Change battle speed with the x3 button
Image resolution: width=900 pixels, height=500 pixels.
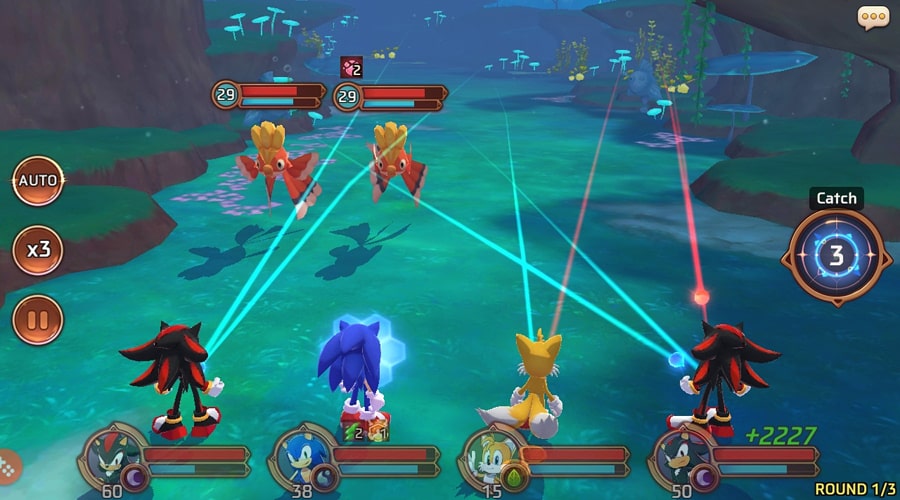pos(38,249)
